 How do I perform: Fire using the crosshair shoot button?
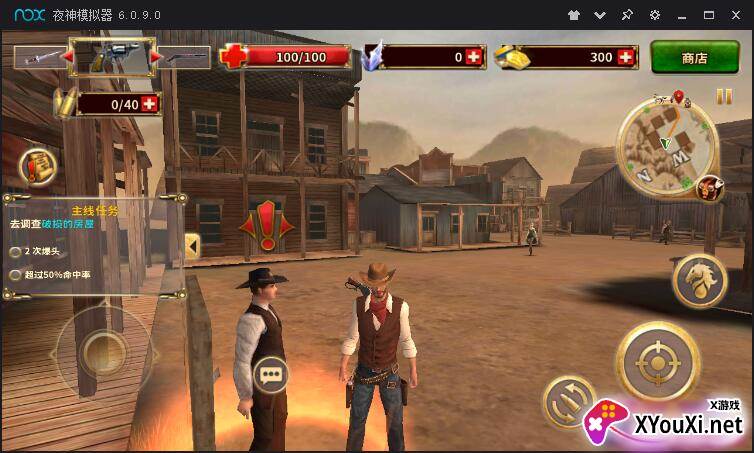coord(657,362)
